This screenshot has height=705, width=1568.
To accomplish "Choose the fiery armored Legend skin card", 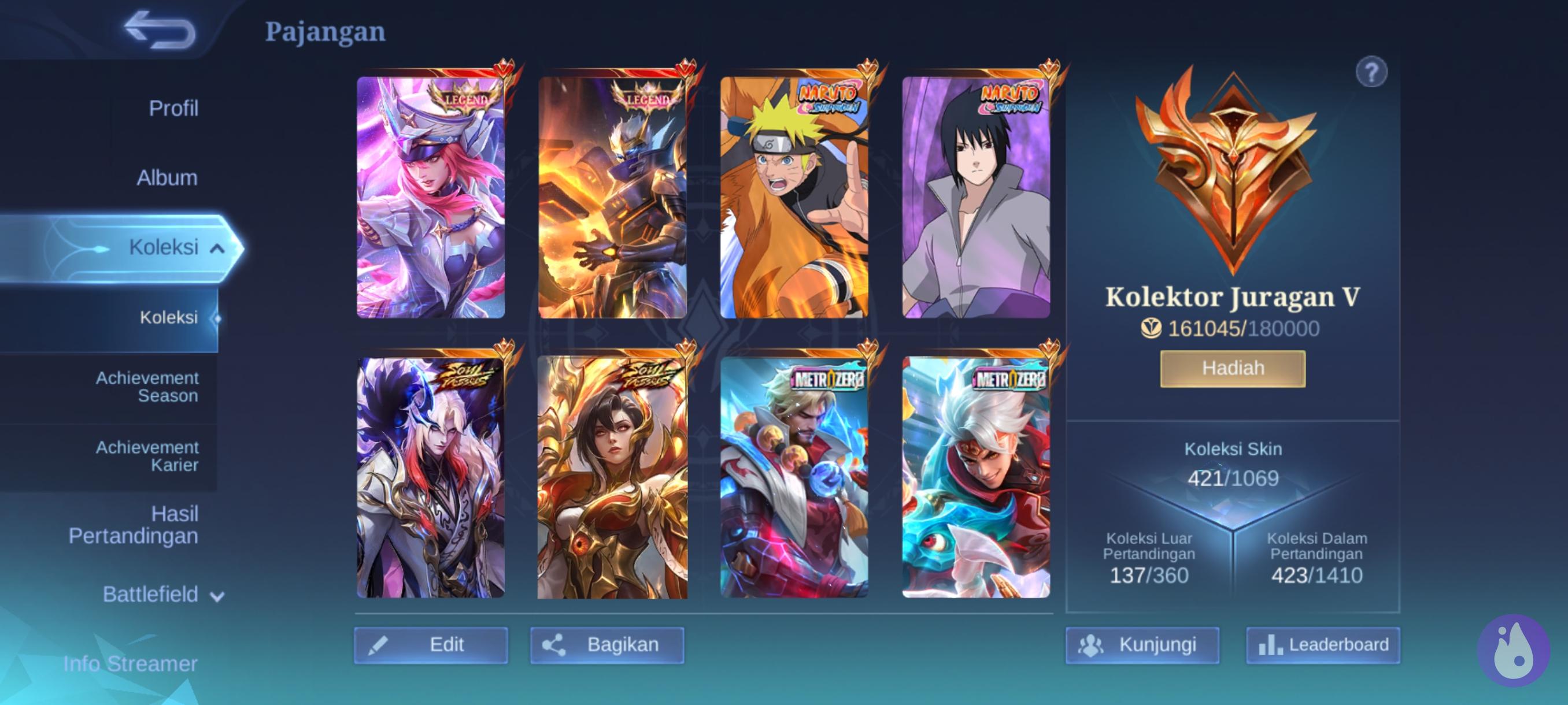I will 612,197.
